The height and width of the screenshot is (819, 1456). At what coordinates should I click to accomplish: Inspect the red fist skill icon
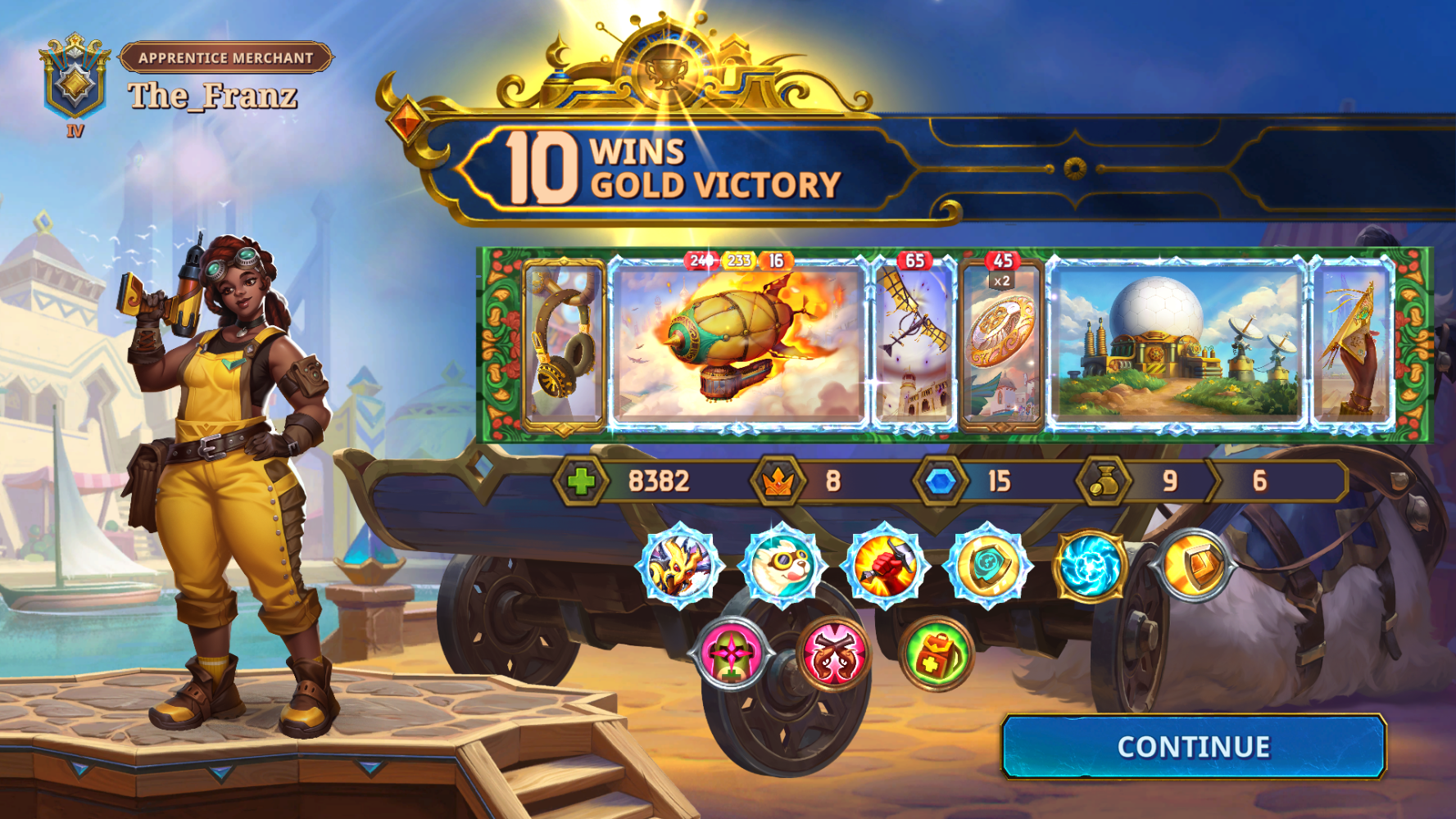point(884,564)
